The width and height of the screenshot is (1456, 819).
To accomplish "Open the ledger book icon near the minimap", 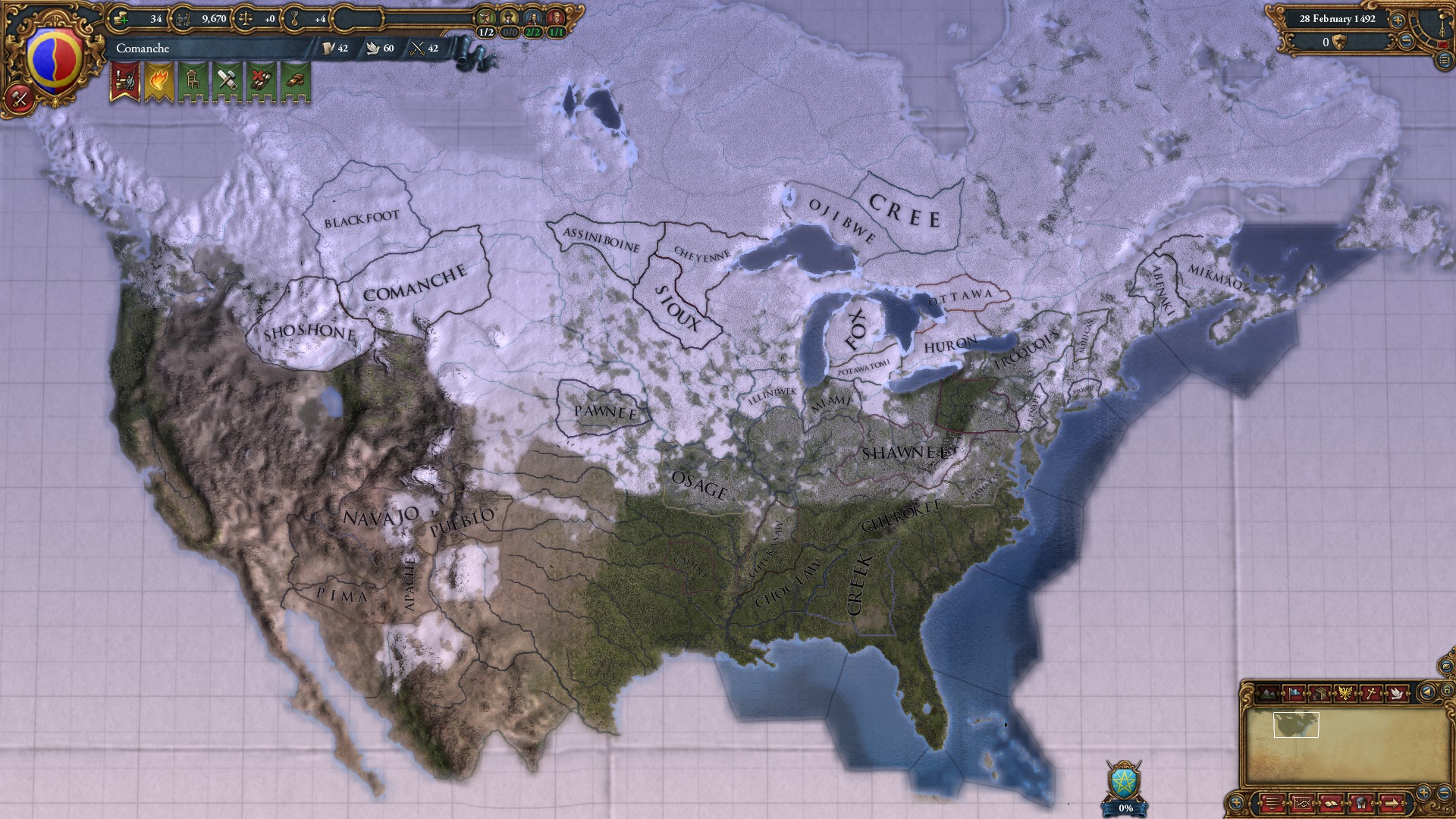I will pyautogui.click(x=1332, y=804).
